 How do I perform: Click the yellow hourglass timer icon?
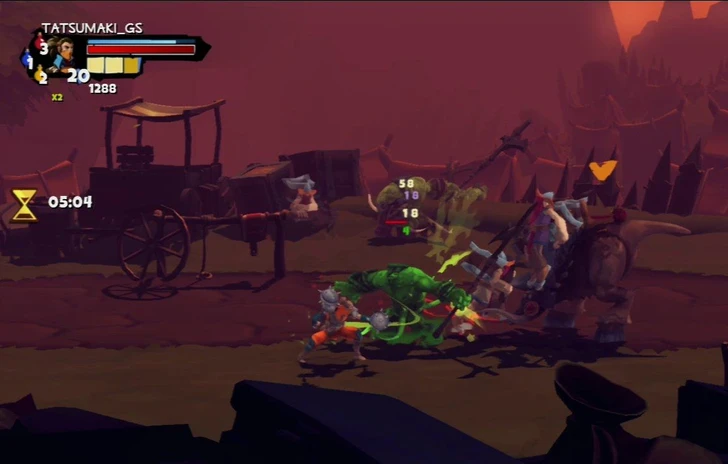pos(25,203)
